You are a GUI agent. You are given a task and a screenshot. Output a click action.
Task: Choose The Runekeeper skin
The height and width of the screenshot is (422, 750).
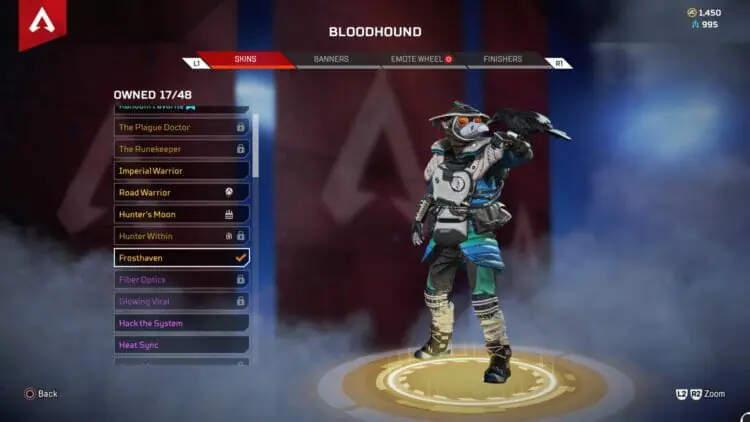pos(181,149)
